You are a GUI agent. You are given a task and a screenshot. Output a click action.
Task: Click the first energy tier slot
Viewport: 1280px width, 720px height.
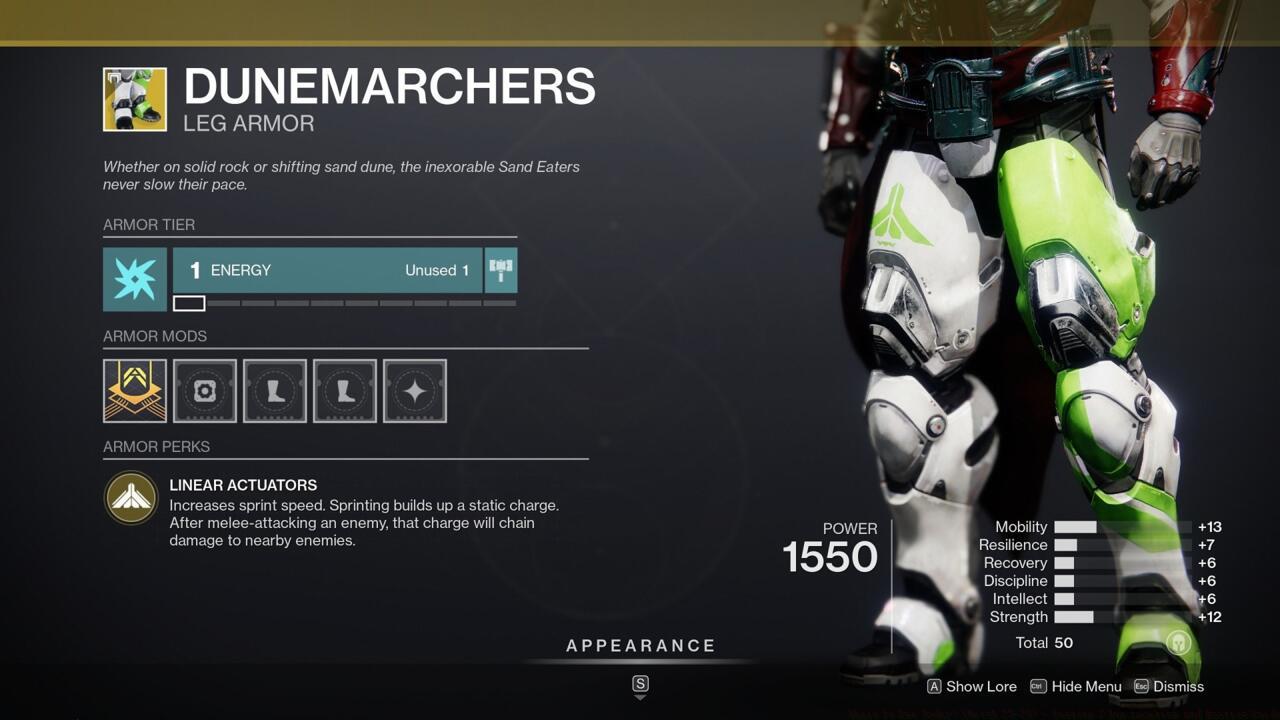pos(189,302)
